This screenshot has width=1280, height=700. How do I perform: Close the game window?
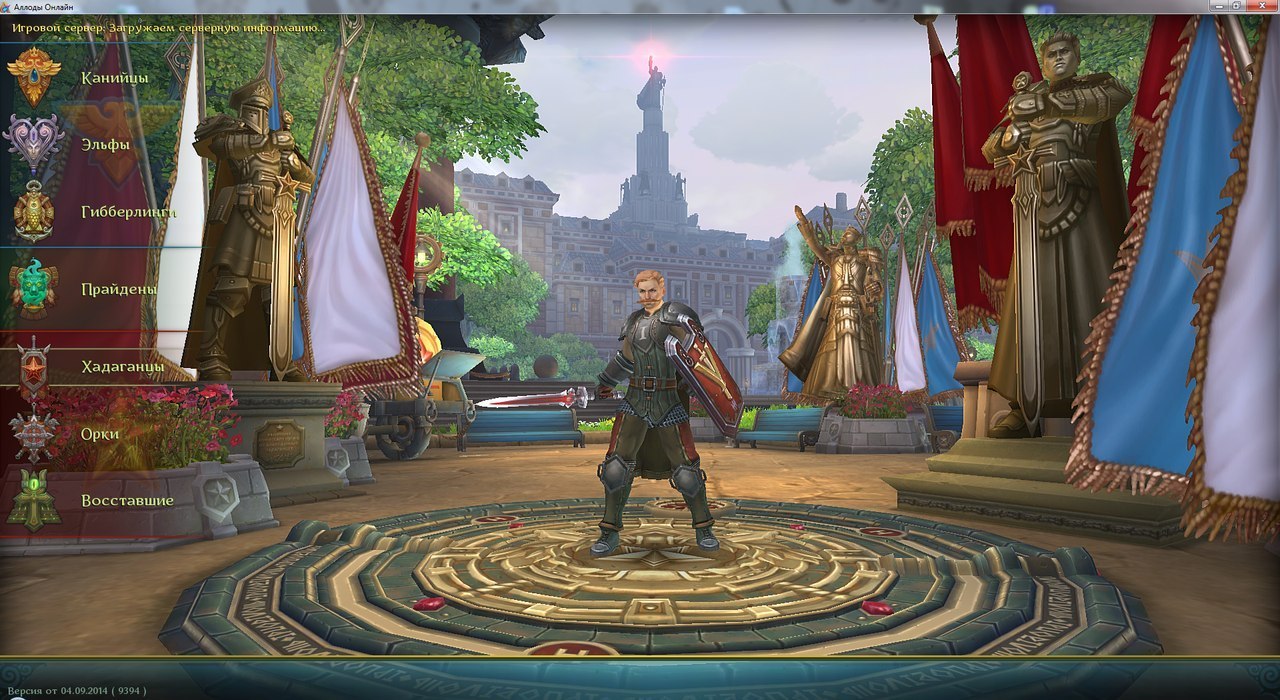click(x=1262, y=6)
